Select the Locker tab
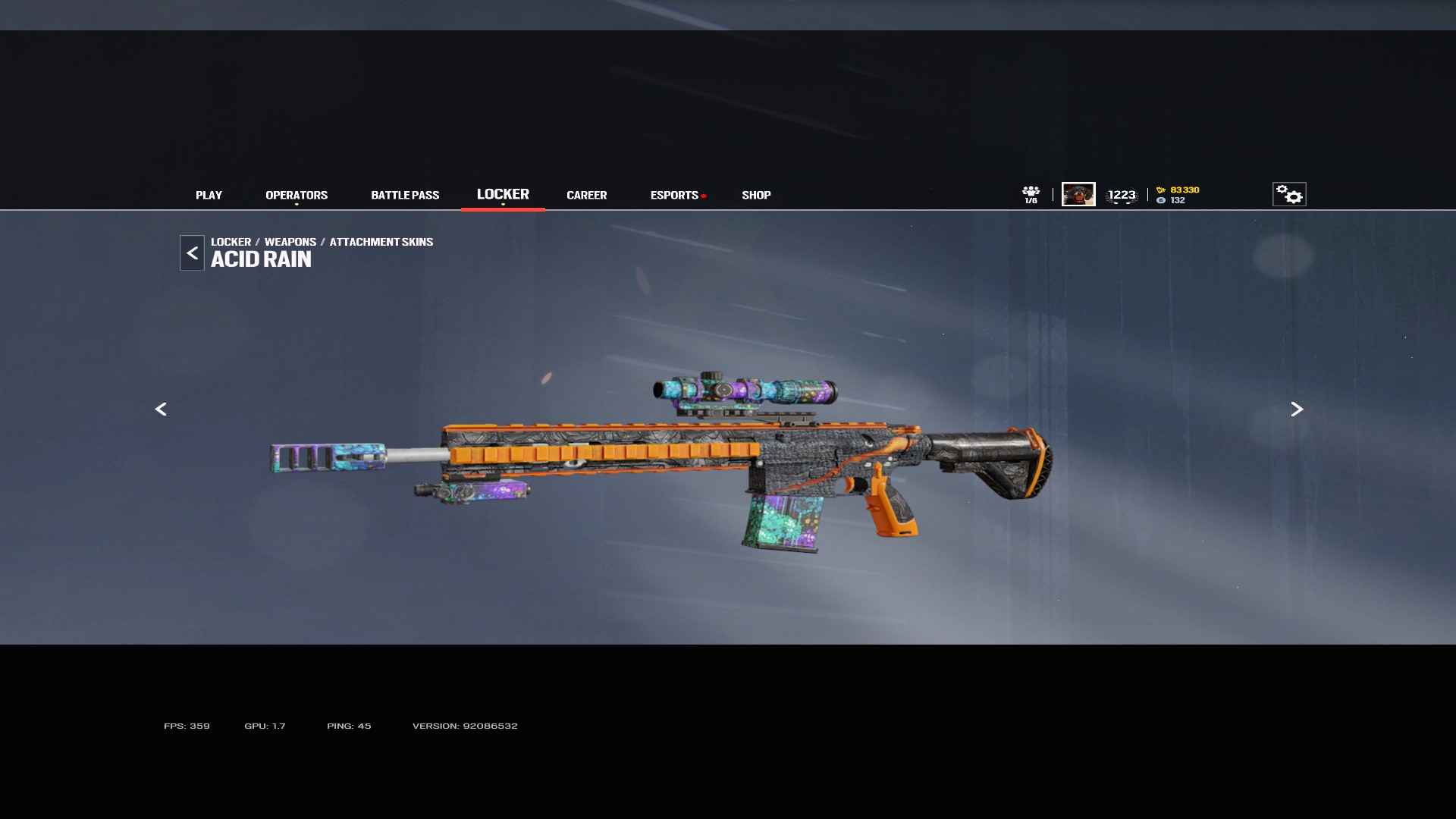 click(503, 194)
